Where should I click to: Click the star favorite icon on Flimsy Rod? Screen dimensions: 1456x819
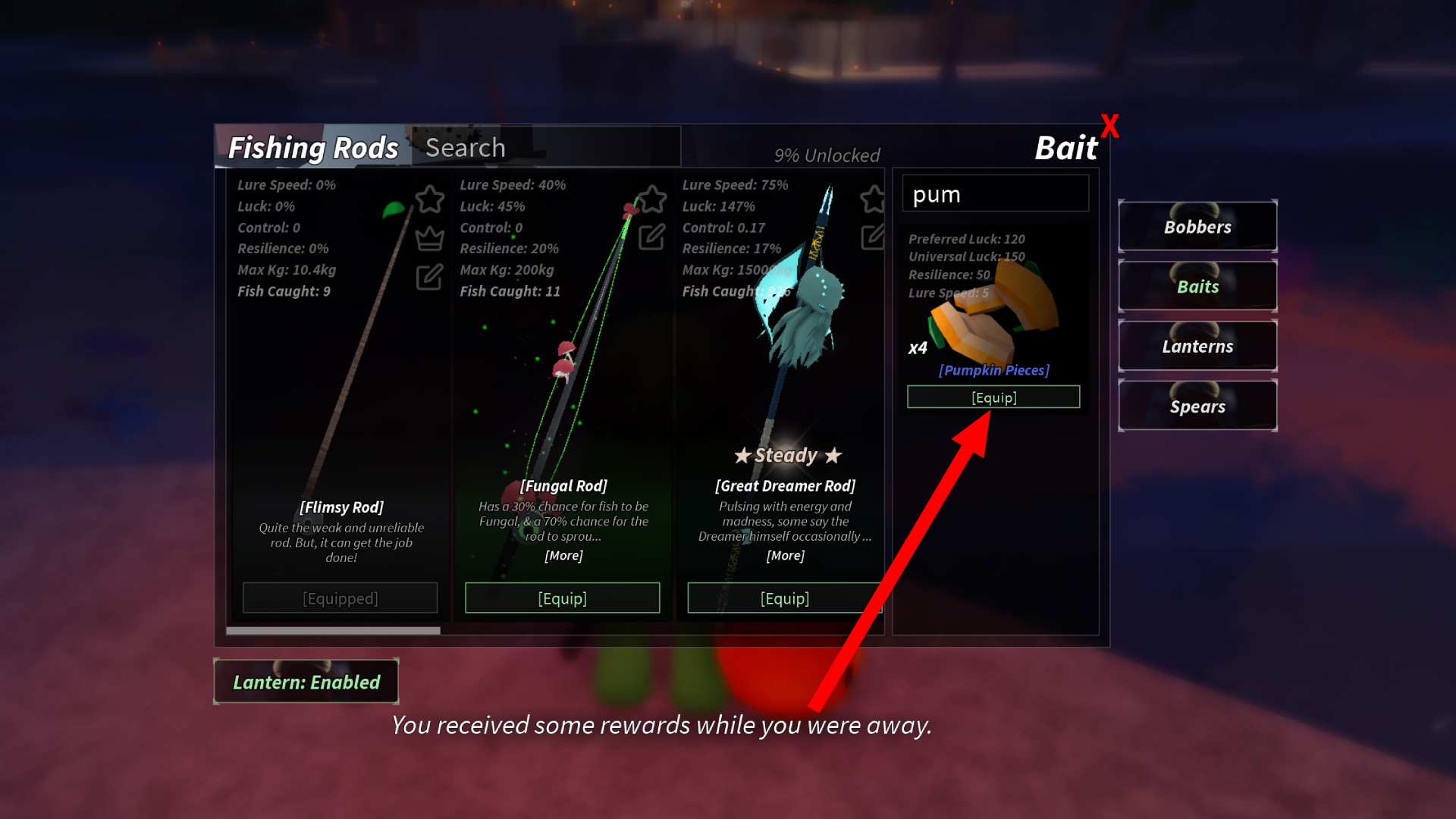[x=429, y=199]
